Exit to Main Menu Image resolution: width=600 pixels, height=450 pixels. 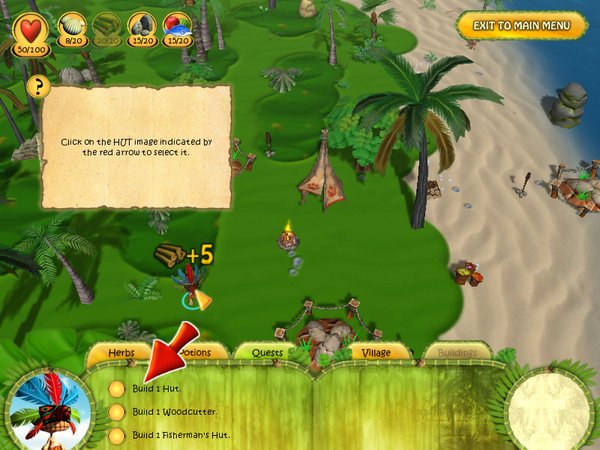520,25
